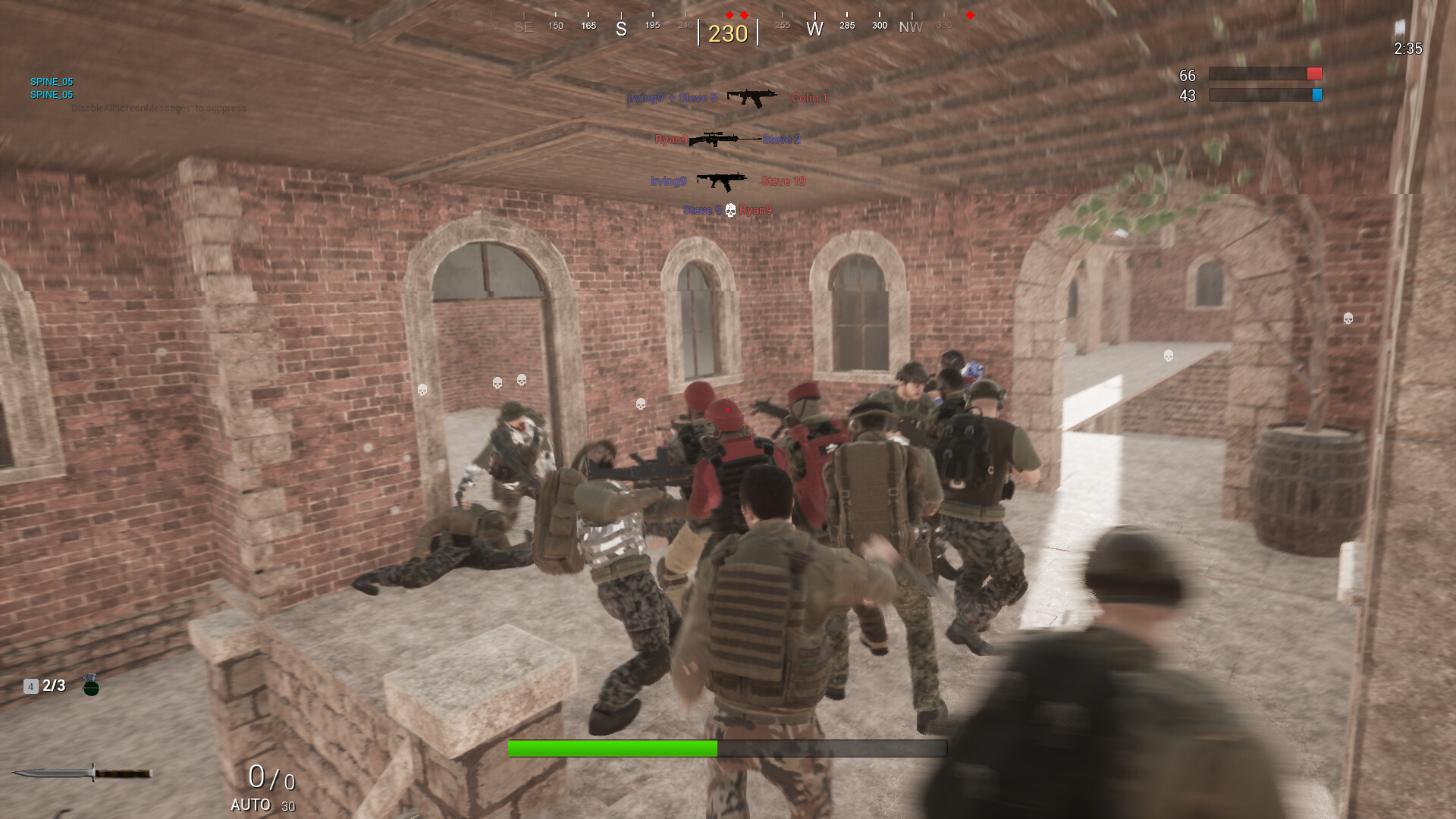Image resolution: width=1456 pixels, height=819 pixels.
Task: Click the green health bar at screen bottom
Action: tap(610, 748)
